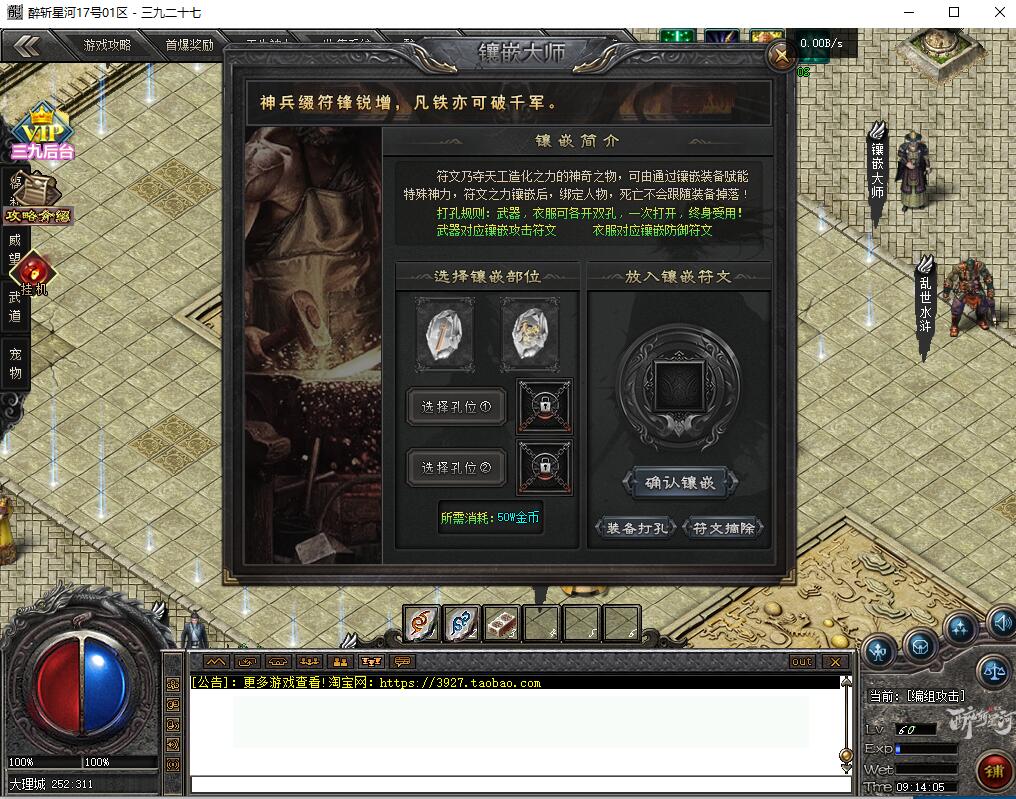Confirm inlay with 确认镶嵌 button
The width and height of the screenshot is (1016, 799).
tap(681, 483)
